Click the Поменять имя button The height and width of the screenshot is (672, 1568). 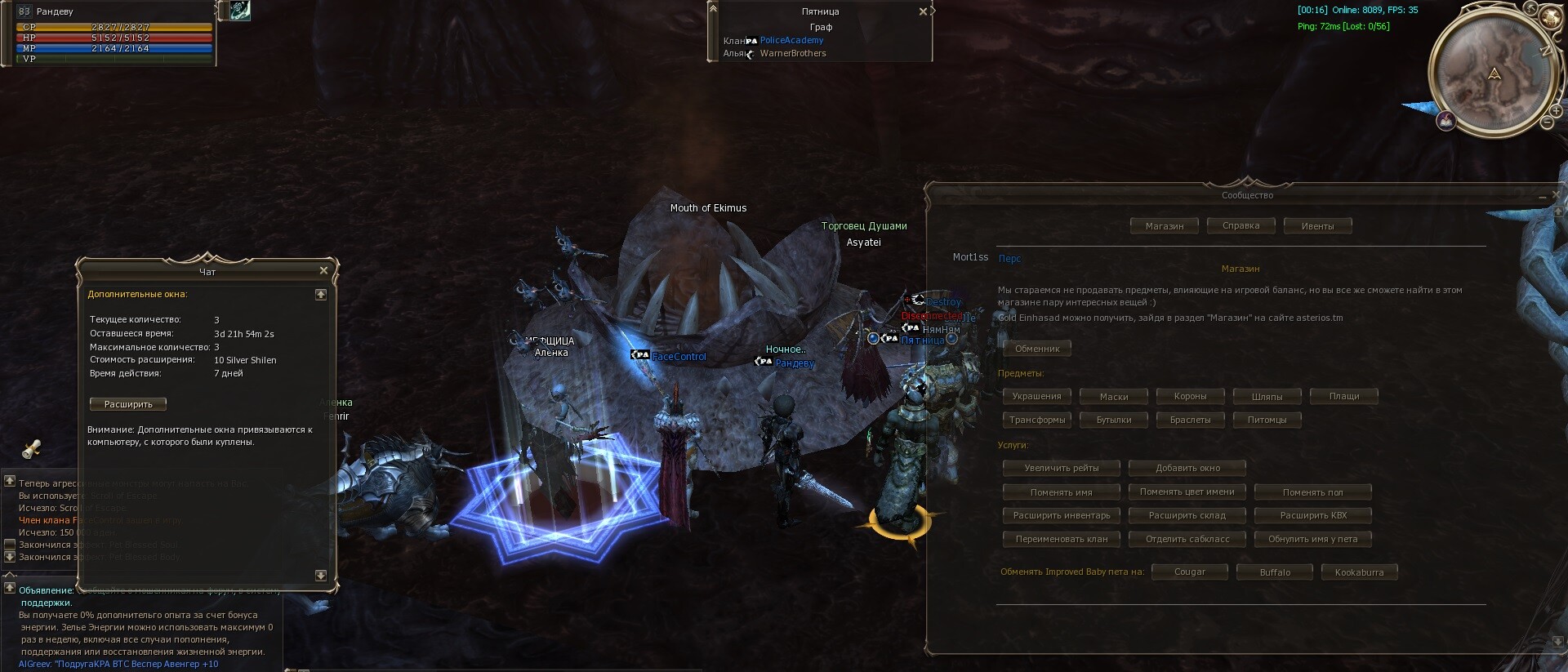1062,492
